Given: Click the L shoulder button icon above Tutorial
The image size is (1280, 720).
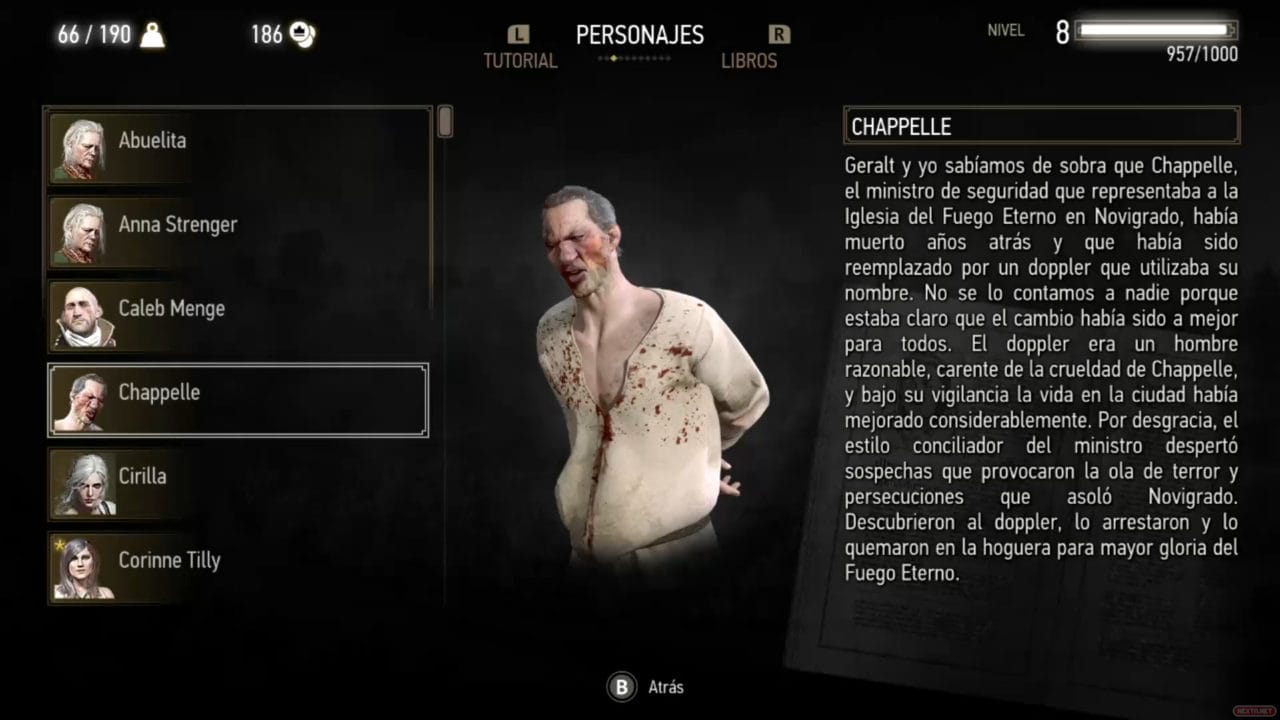Looking at the screenshot, I should click(x=518, y=33).
